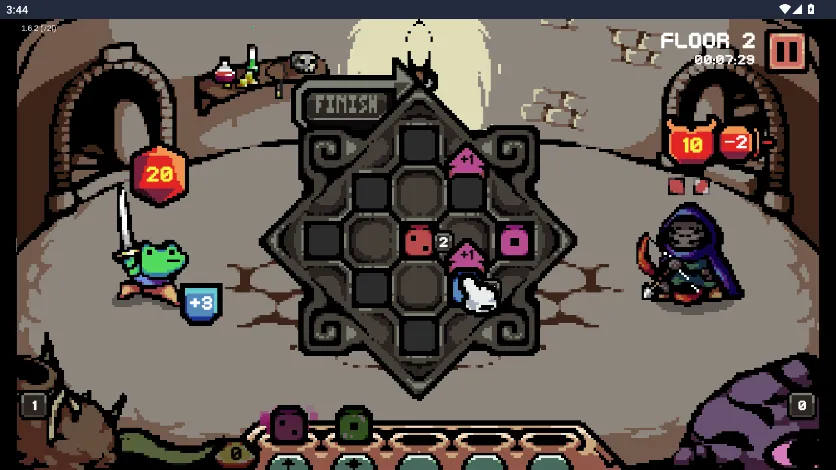Pick the green die in the tray
The height and width of the screenshot is (470, 836).
(x=353, y=424)
